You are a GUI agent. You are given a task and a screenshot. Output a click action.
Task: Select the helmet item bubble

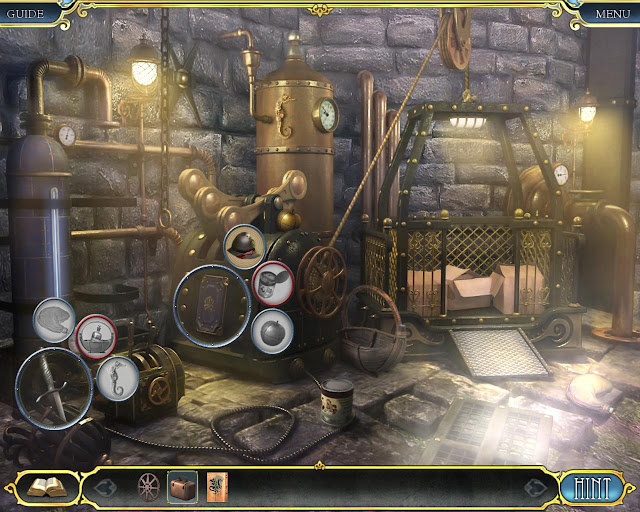(x=244, y=246)
